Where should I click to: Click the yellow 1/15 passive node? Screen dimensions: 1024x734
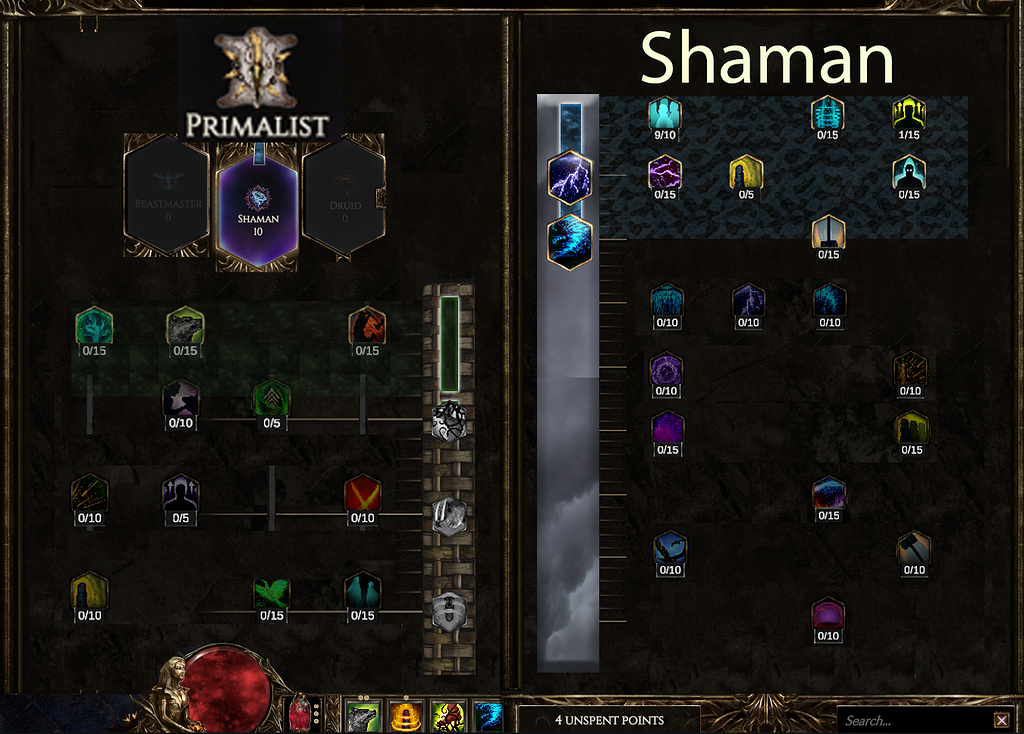[909, 115]
